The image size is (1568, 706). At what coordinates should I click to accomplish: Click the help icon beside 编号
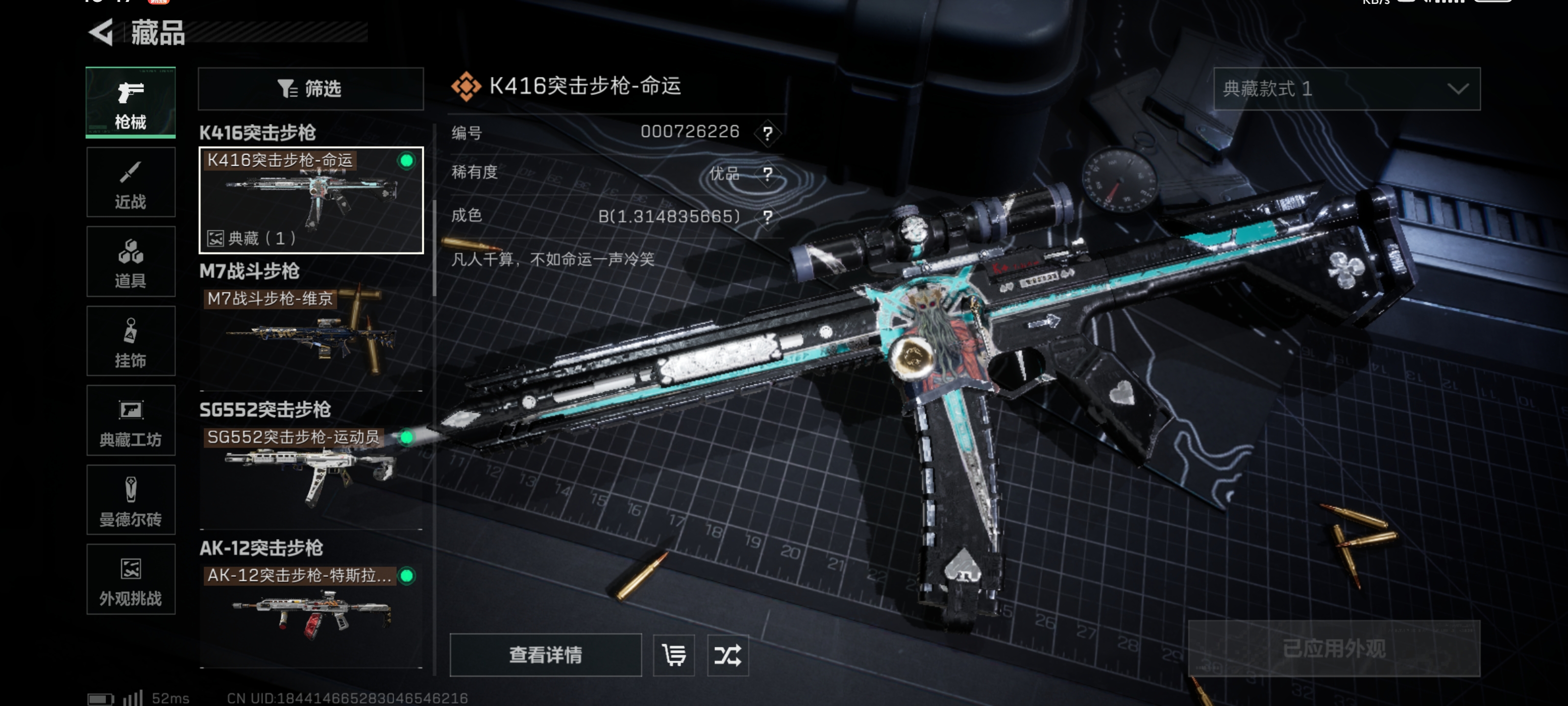(767, 133)
